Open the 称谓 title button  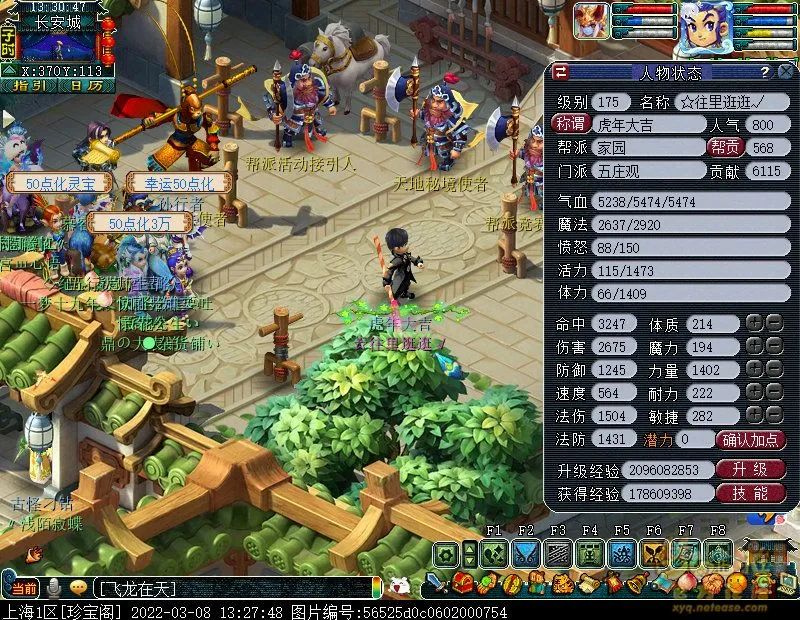pos(571,124)
